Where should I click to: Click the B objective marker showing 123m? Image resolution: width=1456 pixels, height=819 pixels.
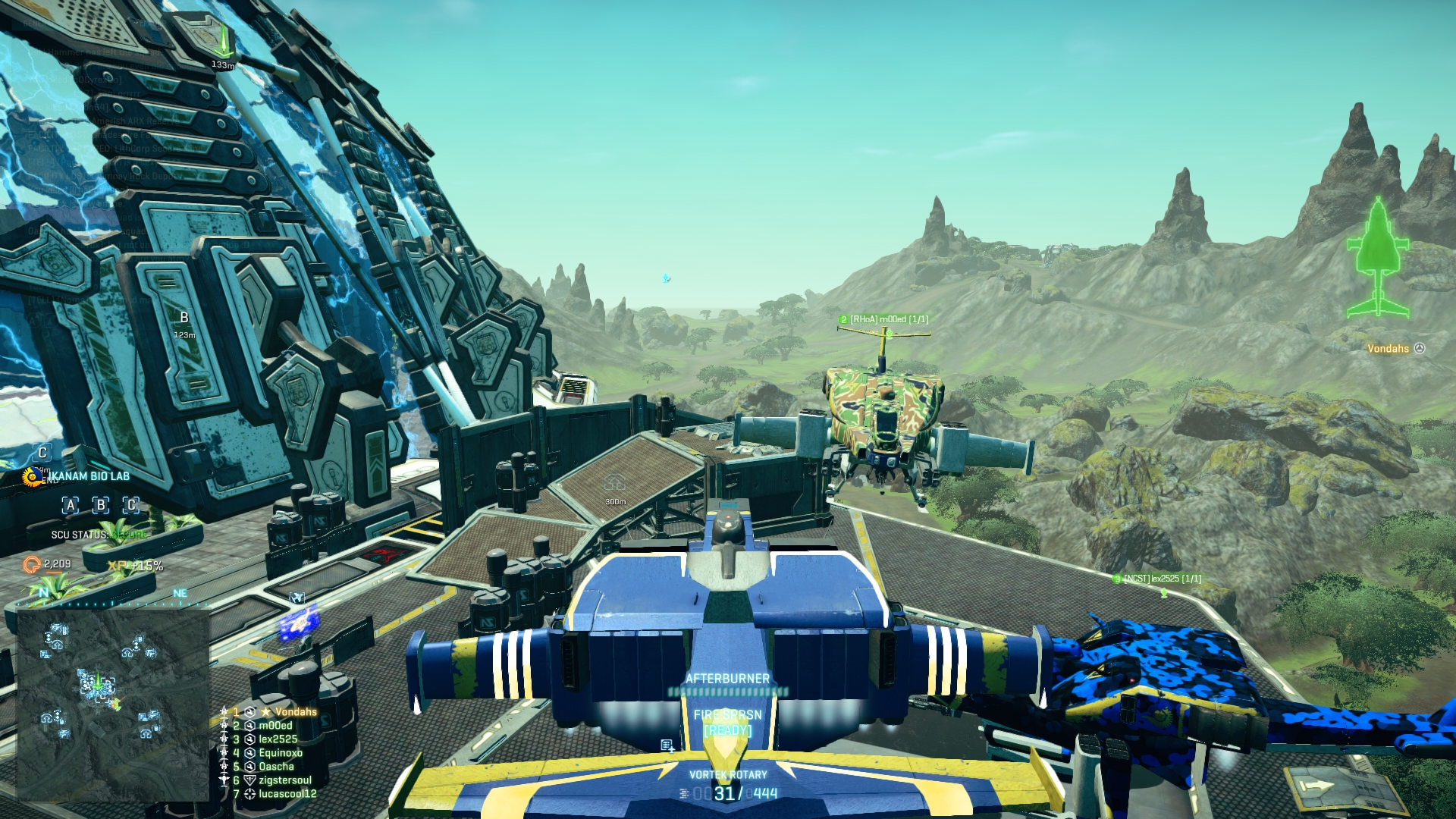click(x=184, y=323)
